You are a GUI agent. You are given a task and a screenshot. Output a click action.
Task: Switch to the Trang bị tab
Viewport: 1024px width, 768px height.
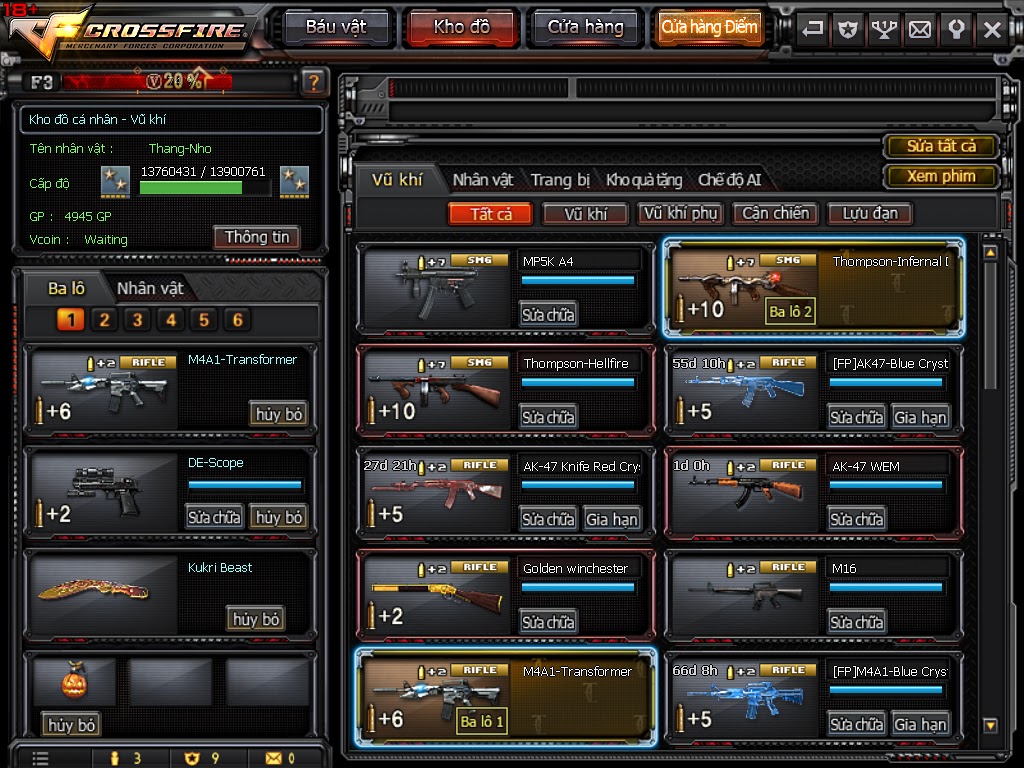[560, 180]
